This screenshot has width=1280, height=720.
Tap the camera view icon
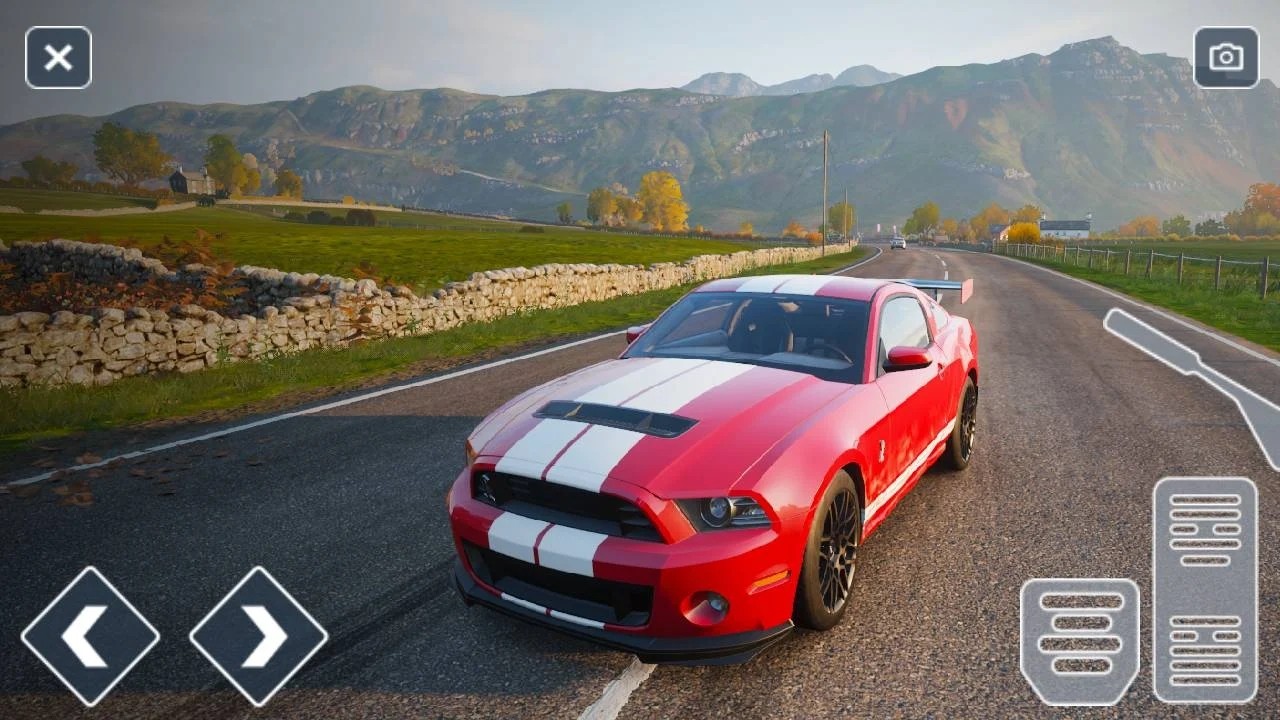[1226, 58]
